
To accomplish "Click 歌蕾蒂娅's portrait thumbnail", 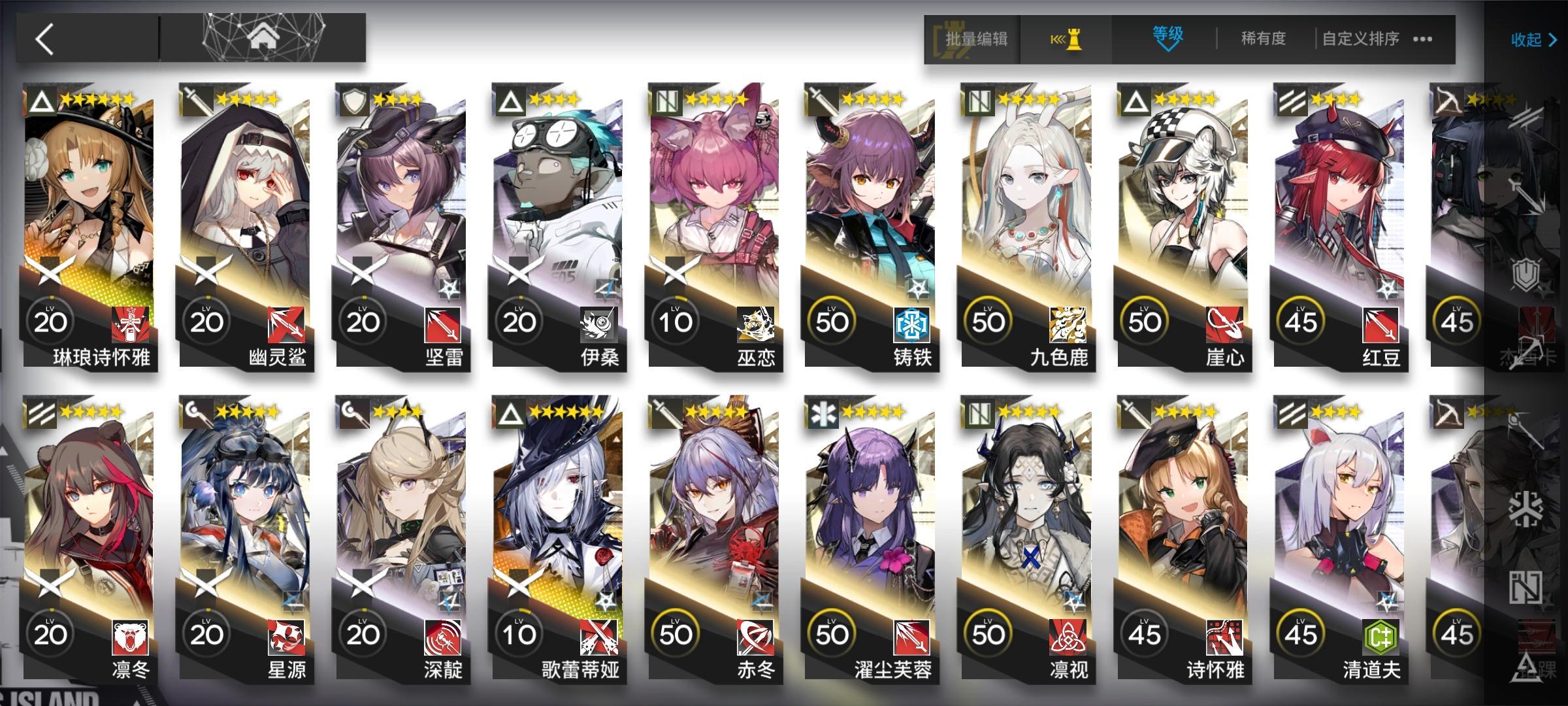I will click(x=559, y=510).
